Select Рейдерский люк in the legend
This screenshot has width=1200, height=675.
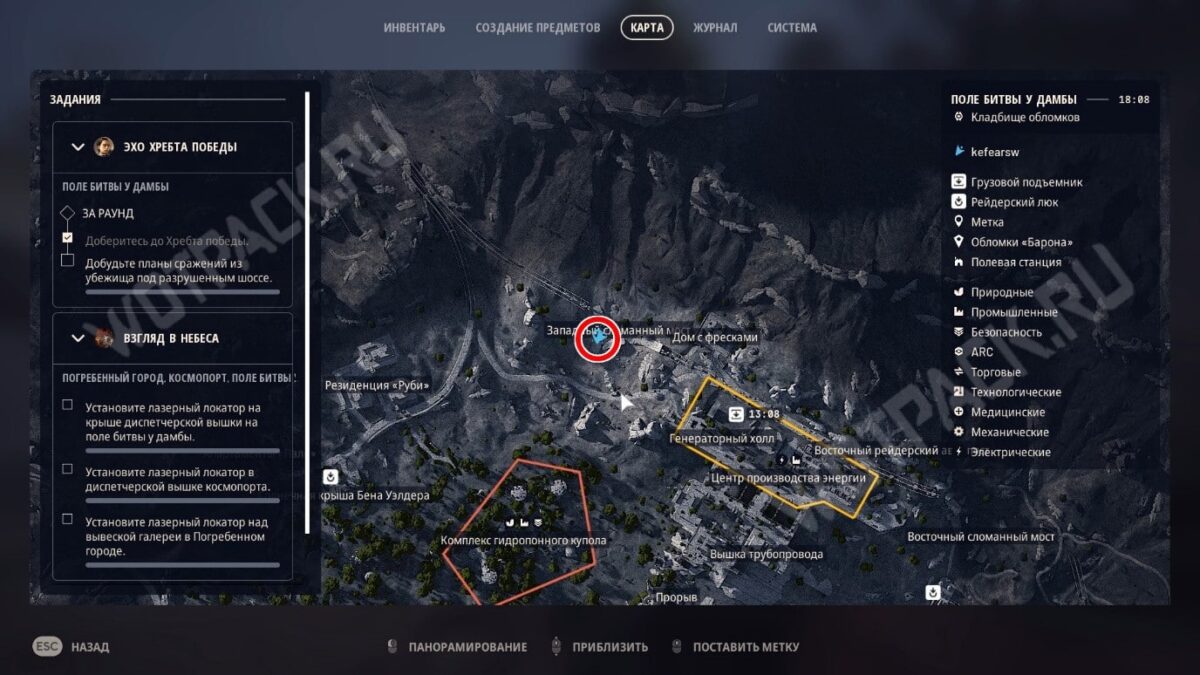point(1014,202)
